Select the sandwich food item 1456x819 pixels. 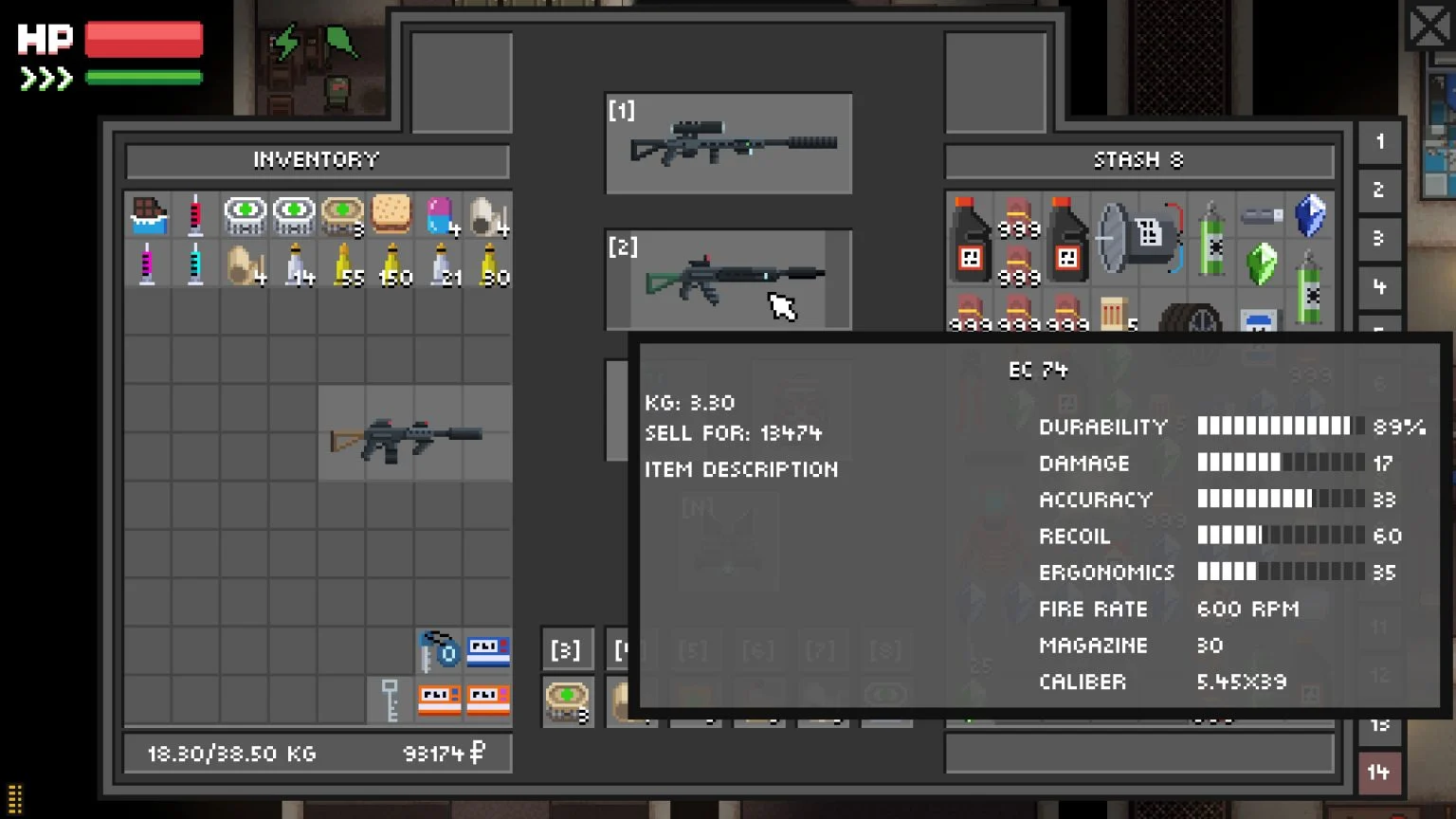[391, 216]
